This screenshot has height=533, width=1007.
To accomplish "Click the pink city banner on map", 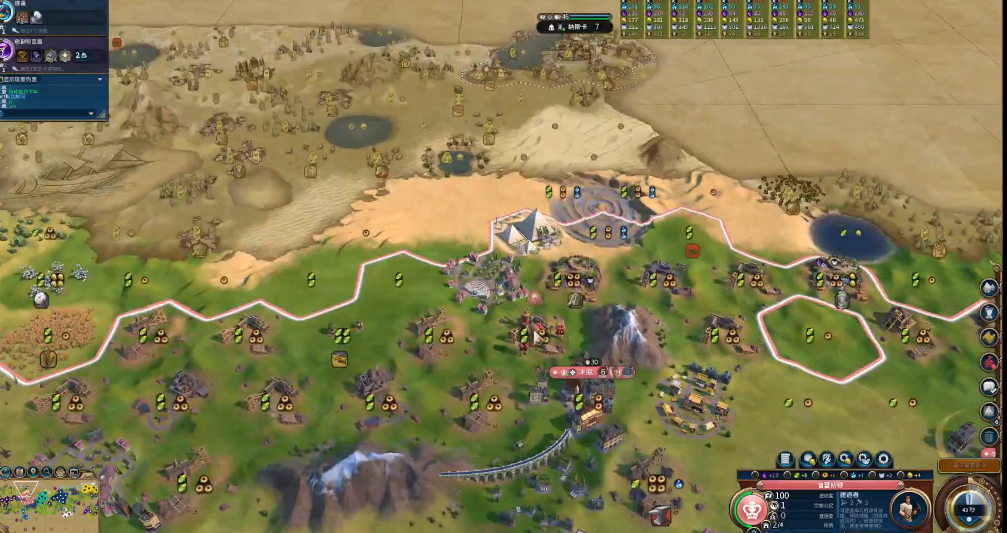I will [592, 372].
